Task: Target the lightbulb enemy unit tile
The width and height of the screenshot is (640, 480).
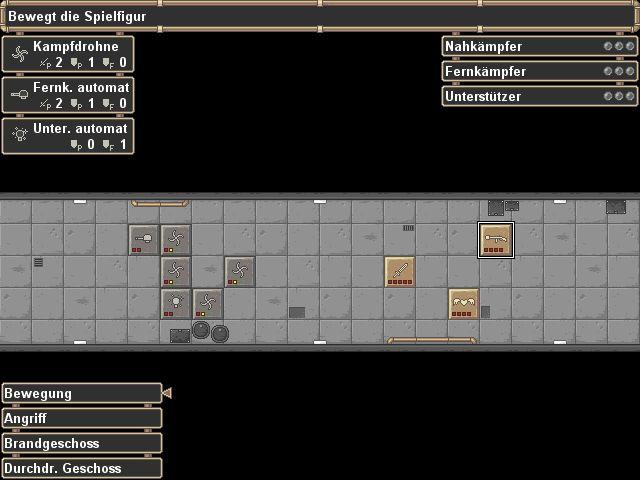Action: 176,303
